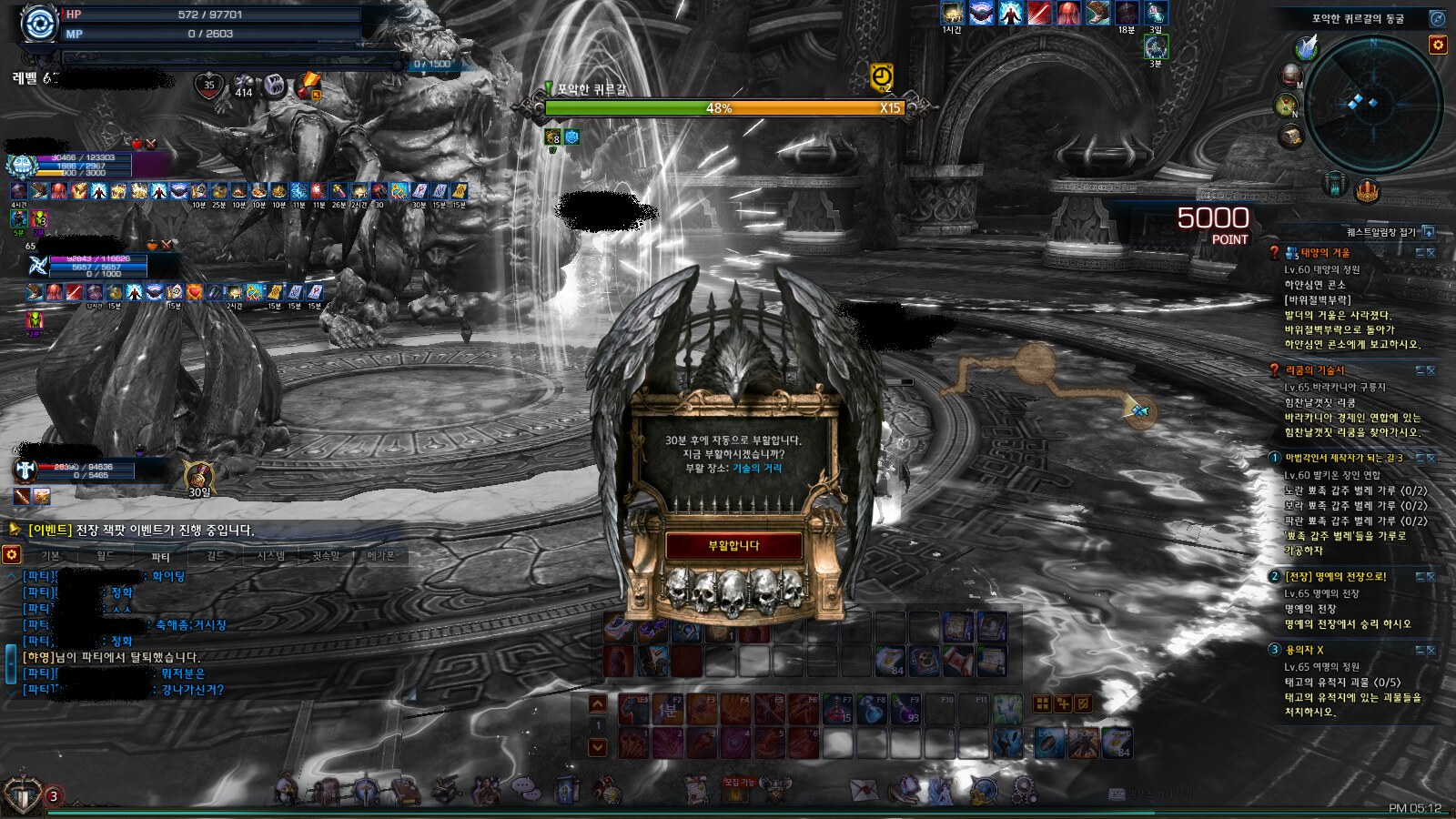The width and height of the screenshot is (1456, 819).
Task: Close the 태양의 거울 quest entry
Action: click(x=1431, y=253)
